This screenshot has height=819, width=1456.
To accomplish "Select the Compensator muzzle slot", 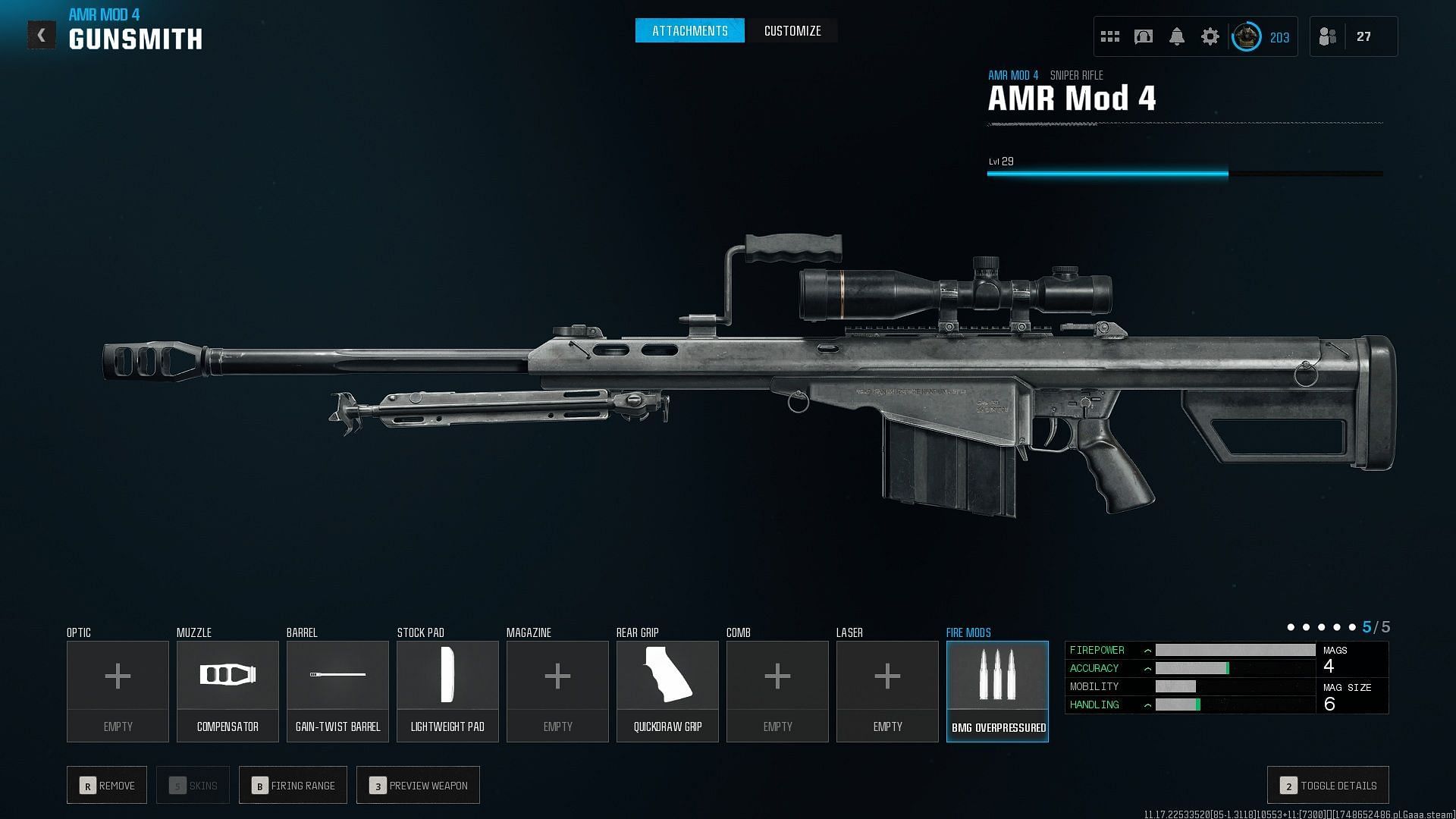I will point(227,691).
